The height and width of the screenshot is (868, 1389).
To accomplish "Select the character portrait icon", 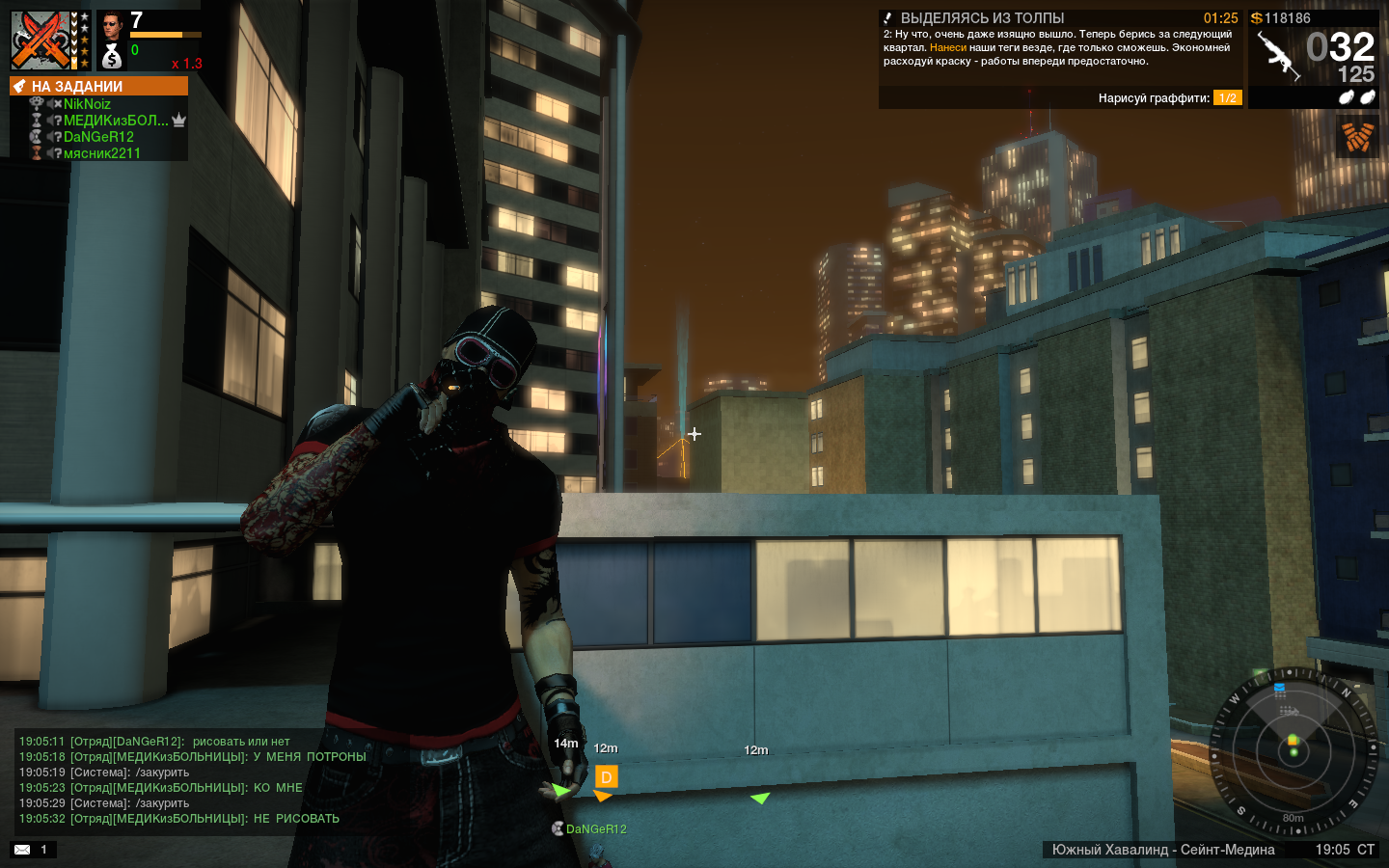I will click(112, 25).
